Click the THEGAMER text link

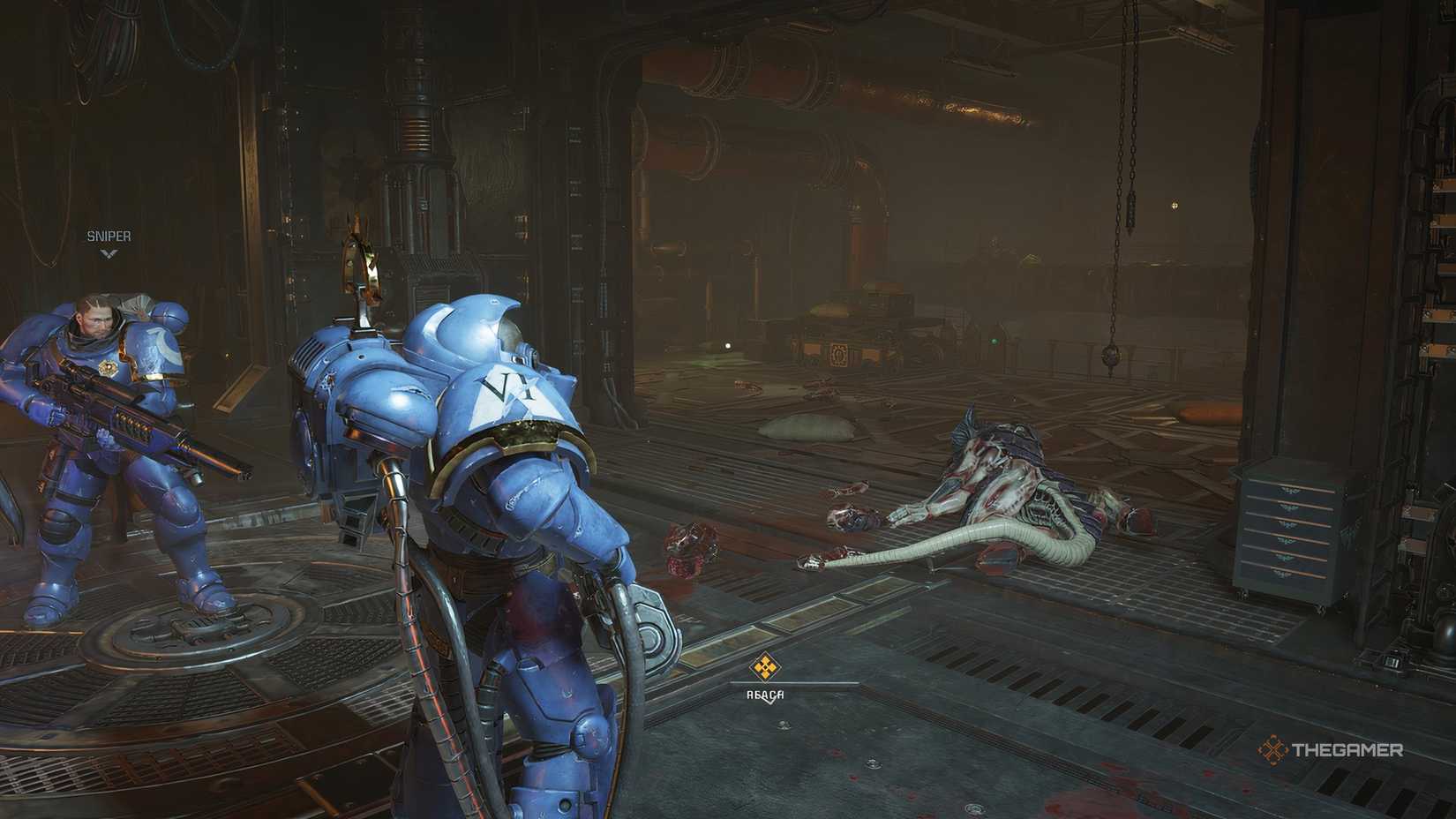pyautogui.click(x=1348, y=751)
